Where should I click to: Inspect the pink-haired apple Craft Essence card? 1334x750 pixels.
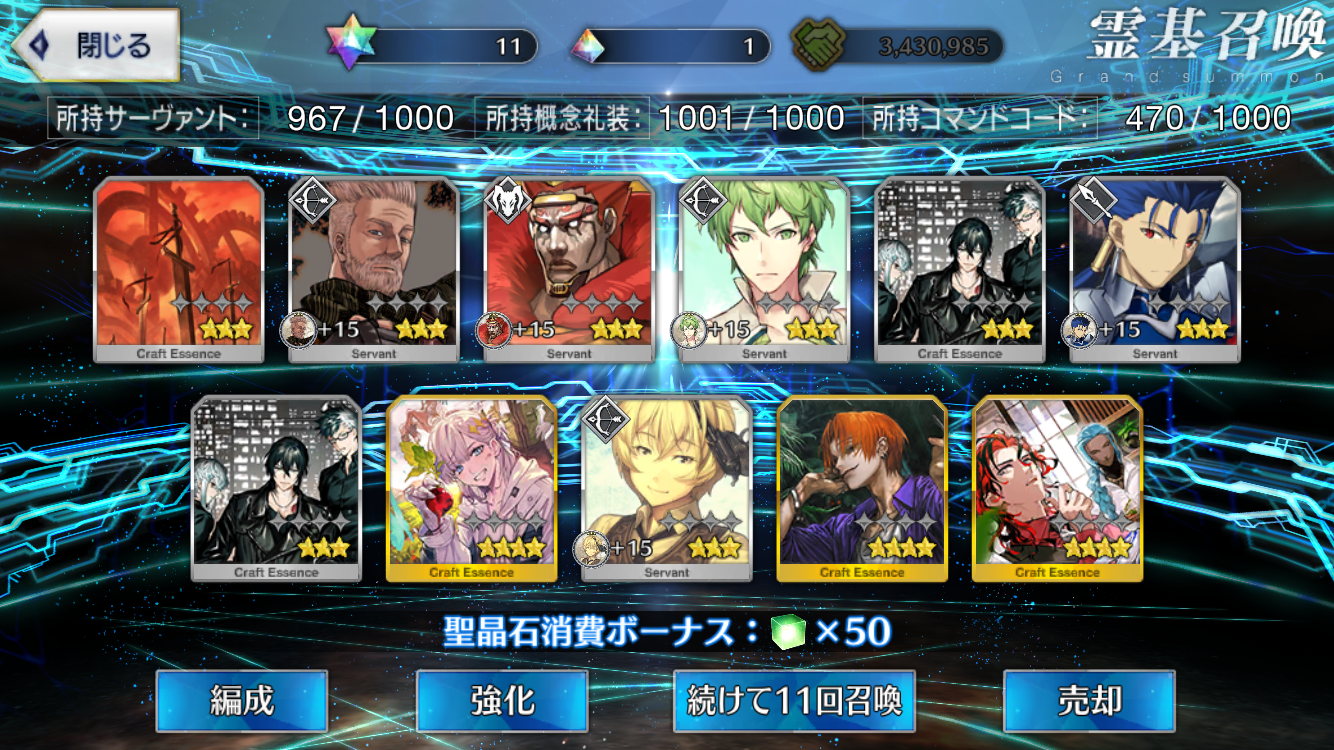472,487
